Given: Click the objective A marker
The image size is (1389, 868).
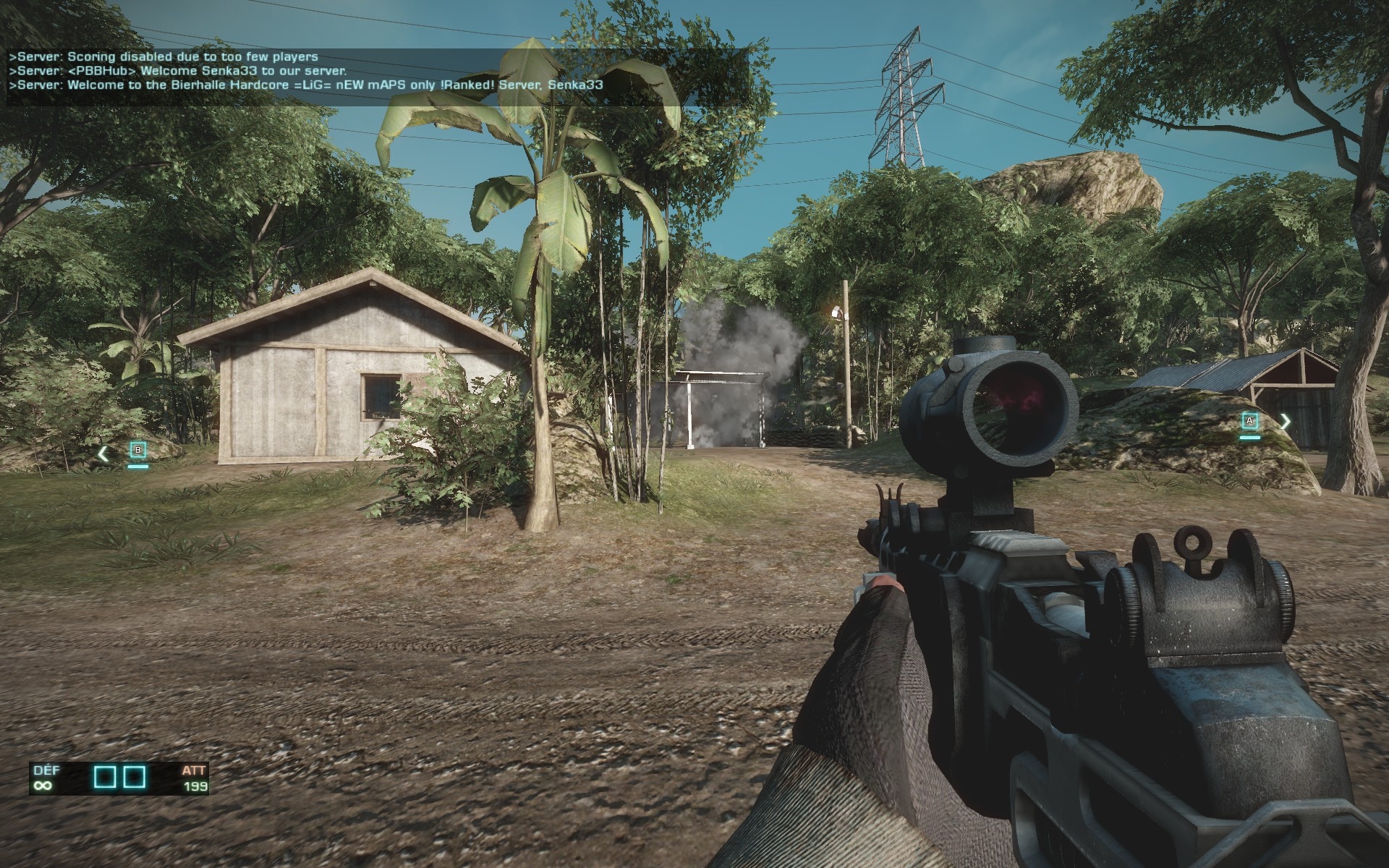Looking at the screenshot, I should point(1249,421).
